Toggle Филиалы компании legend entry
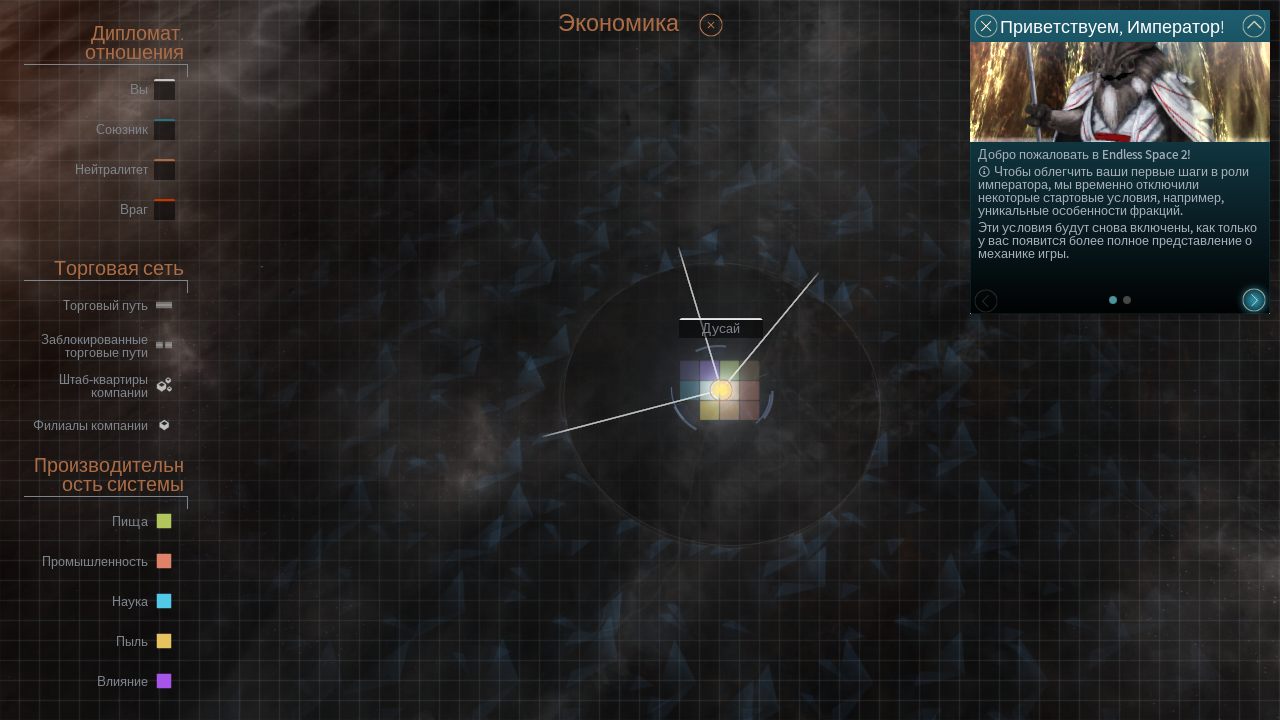 [164, 425]
